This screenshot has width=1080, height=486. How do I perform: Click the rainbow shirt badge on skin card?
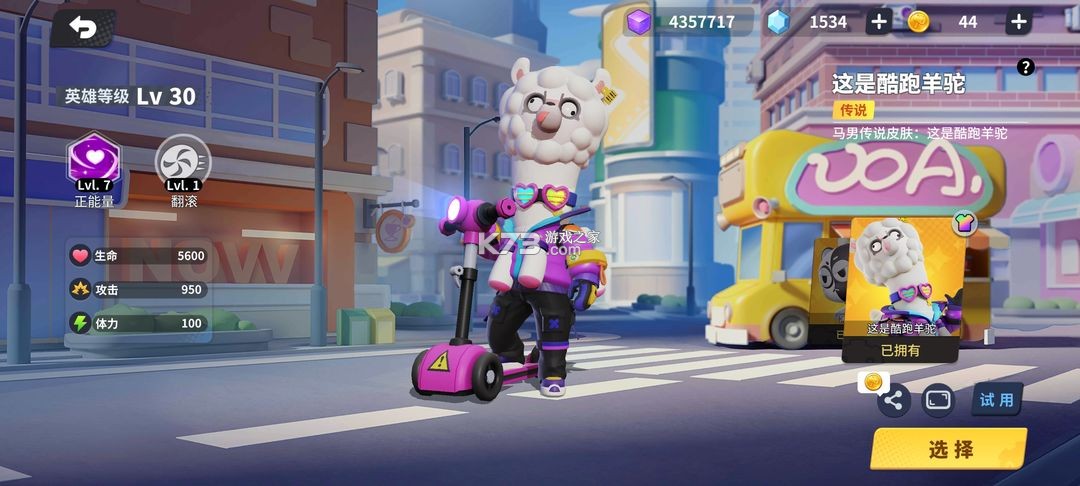964,224
